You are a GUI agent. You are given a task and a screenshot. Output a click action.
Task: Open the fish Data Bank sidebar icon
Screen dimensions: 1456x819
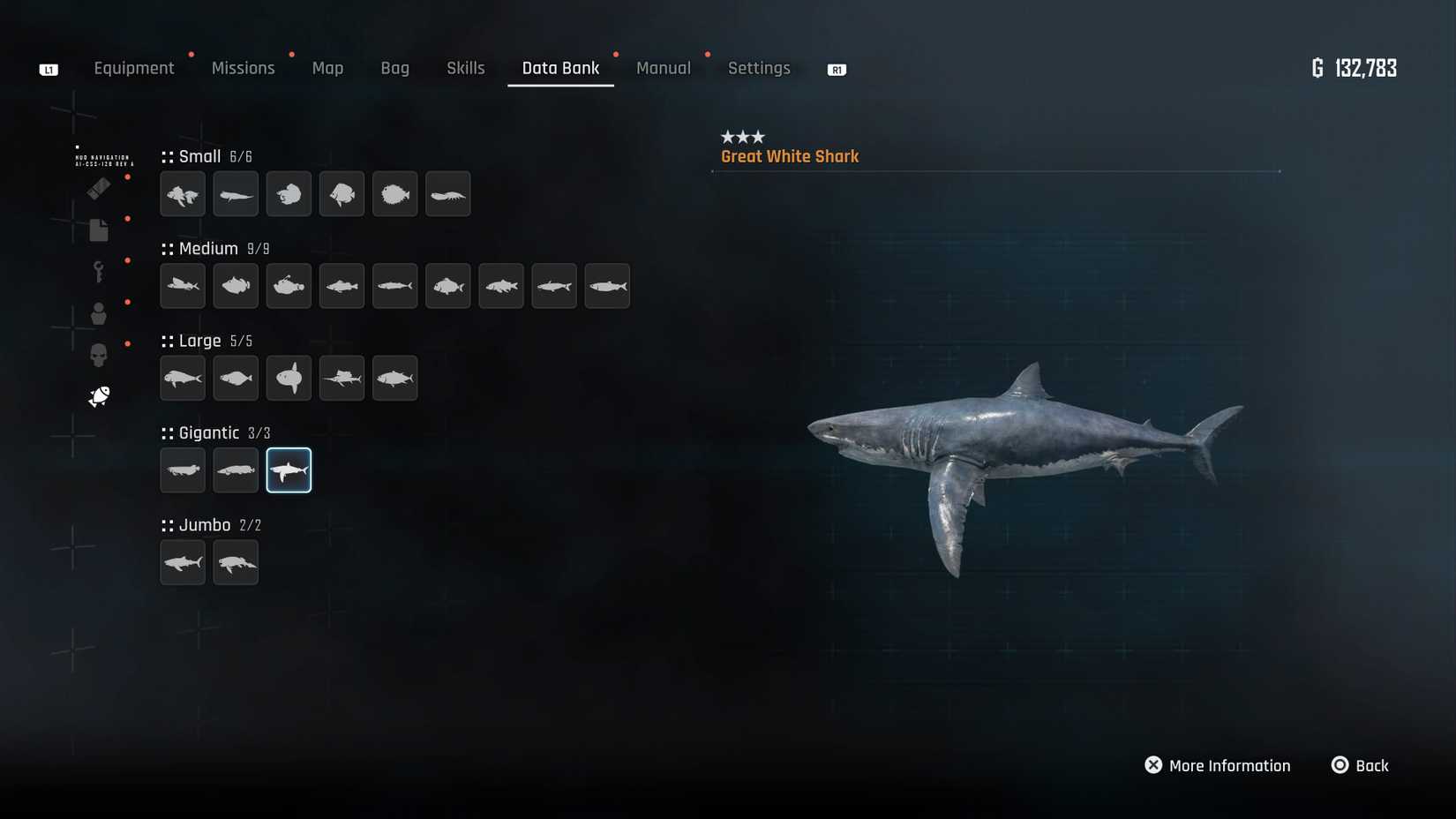[98, 395]
